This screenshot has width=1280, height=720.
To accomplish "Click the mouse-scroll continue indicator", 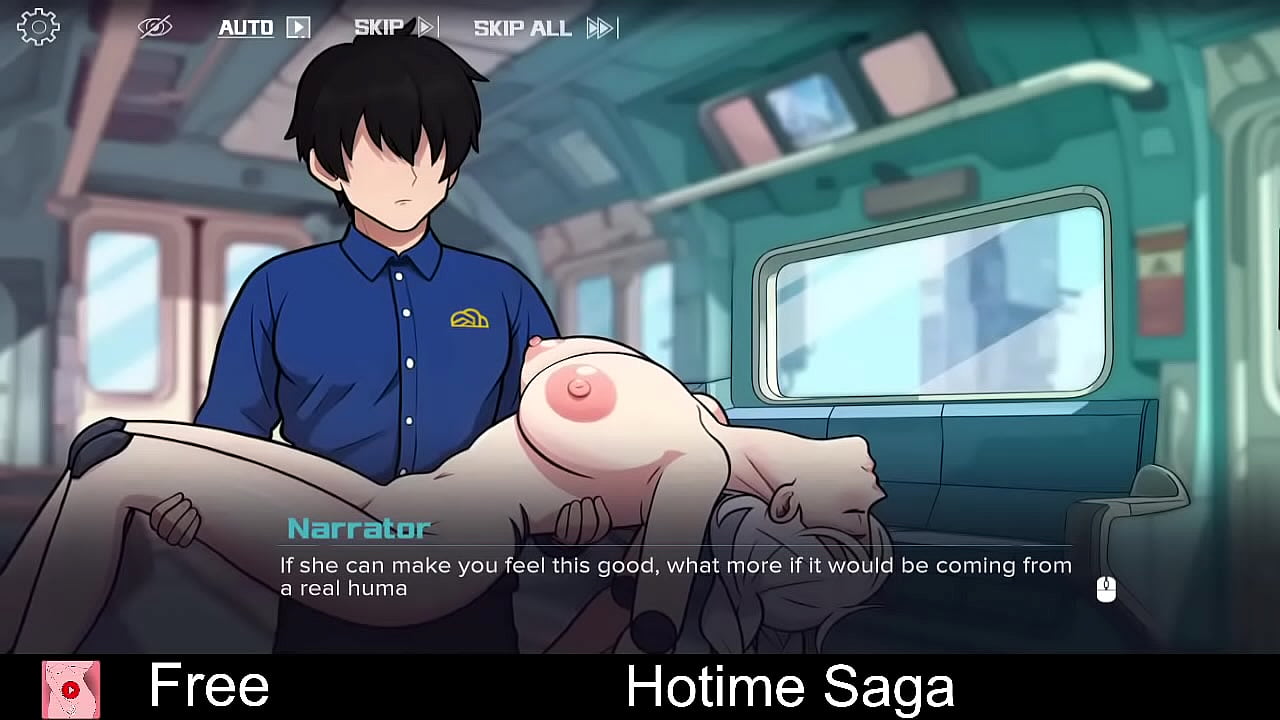I will click(x=1104, y=590).
